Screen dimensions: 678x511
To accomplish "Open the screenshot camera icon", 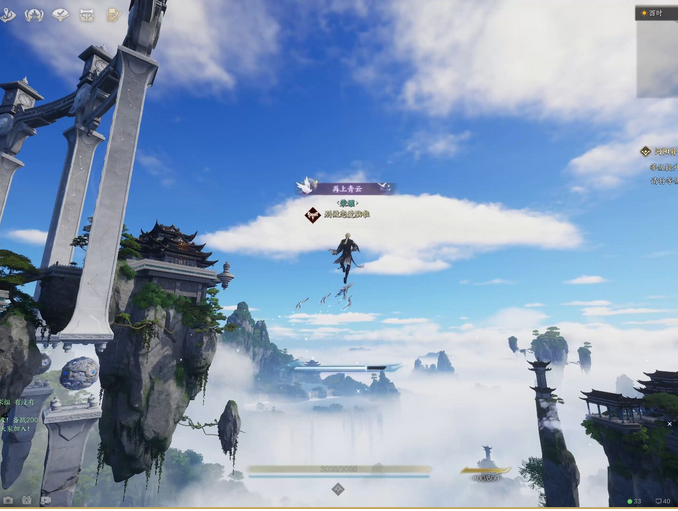I will click(8, 499).
